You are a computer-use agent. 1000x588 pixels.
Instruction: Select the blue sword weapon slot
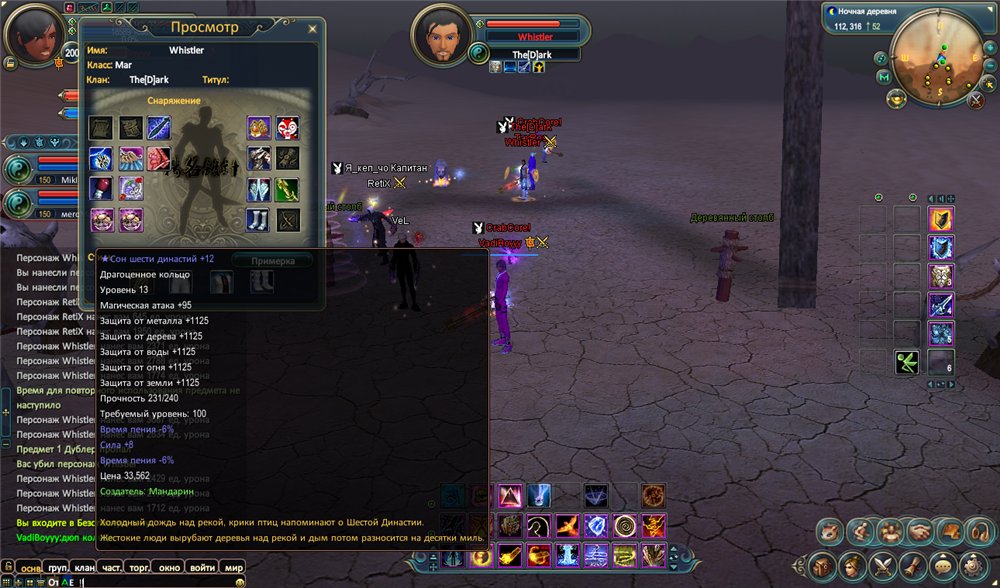(x=158, y=127)
